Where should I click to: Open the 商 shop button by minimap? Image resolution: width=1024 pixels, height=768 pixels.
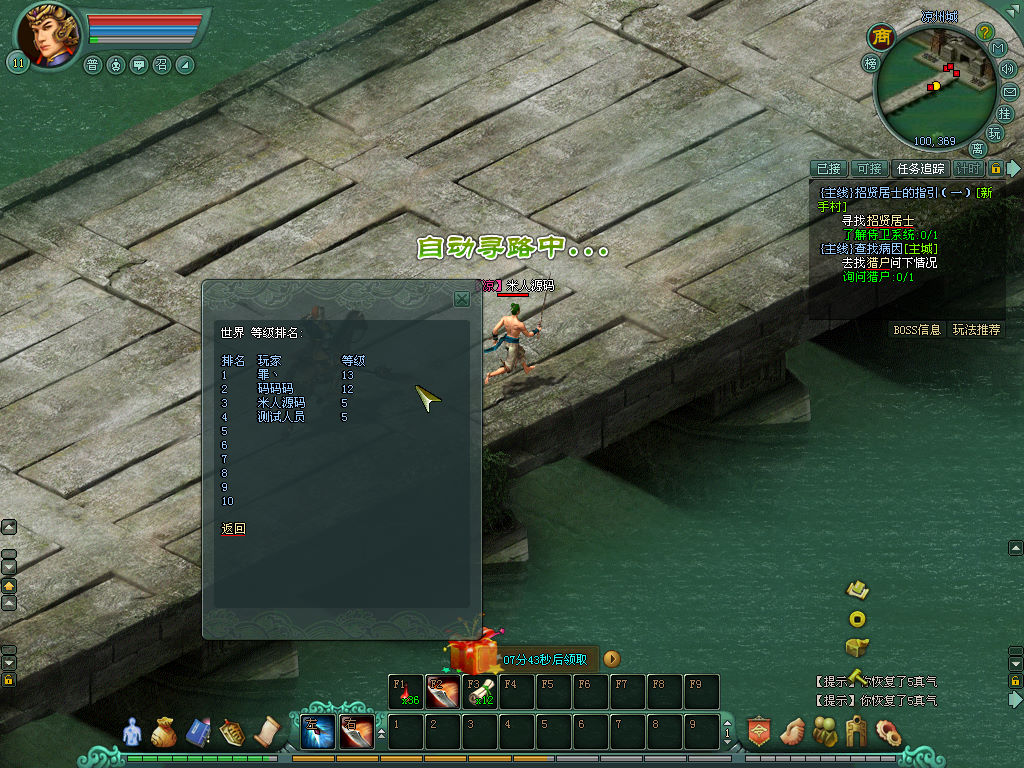[x=881, y=37]
